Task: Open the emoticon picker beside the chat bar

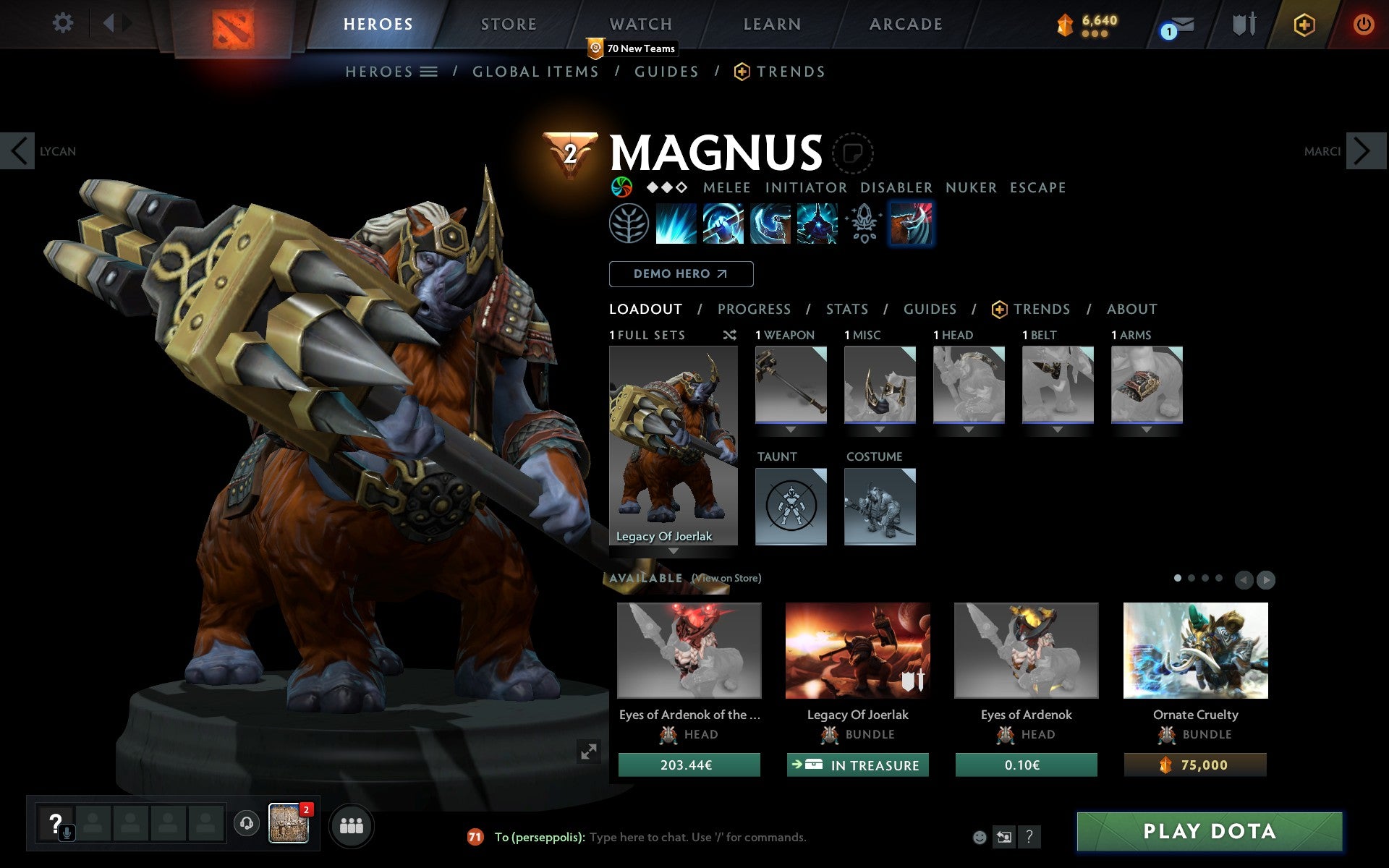Action: [980, 837]
